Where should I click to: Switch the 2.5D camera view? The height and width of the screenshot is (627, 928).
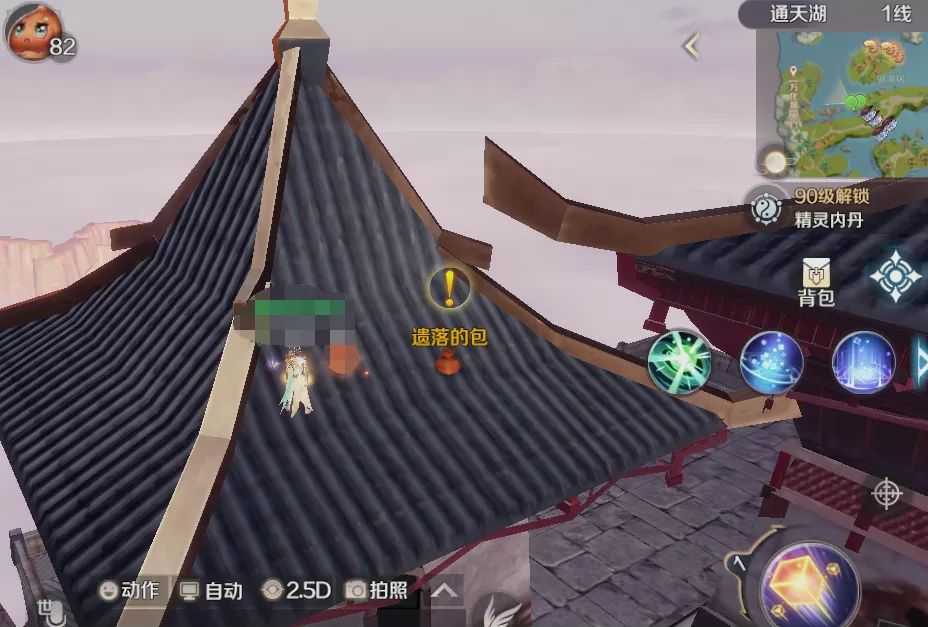click(x=296, y=590)
